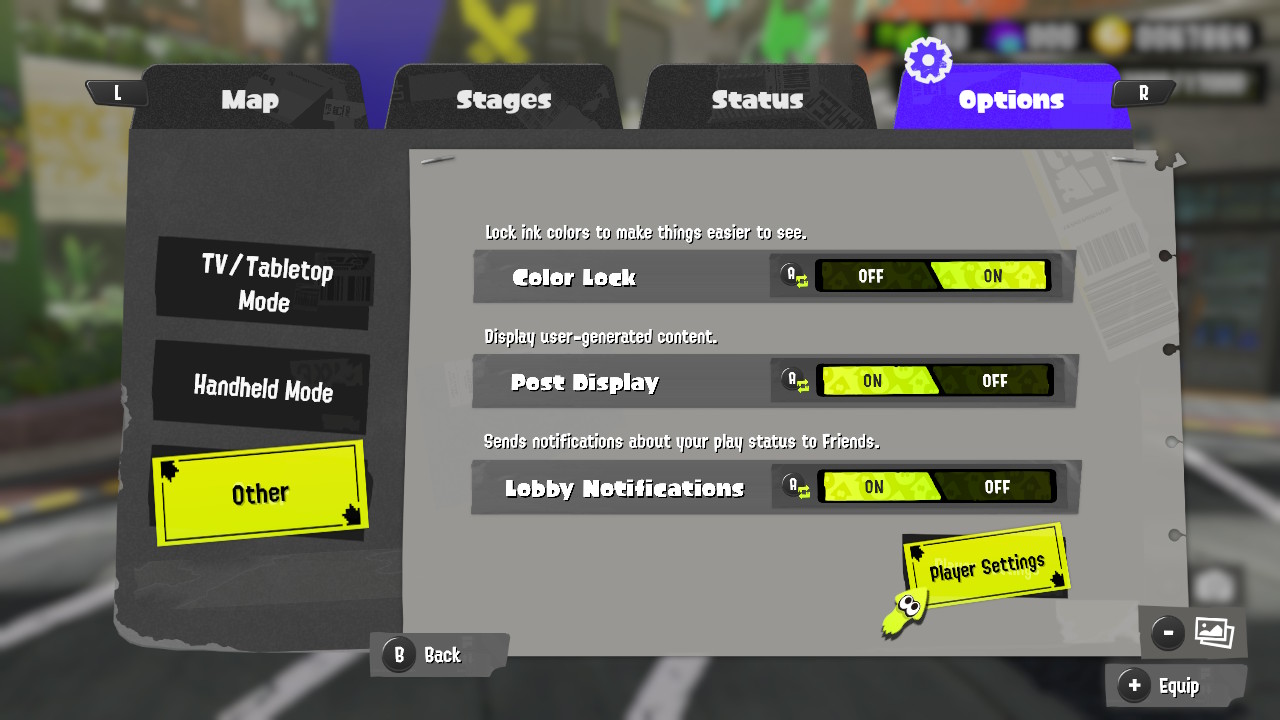Select the Status tab
Image resolution: width=1280 pixels, height=720 pixels.
pos(758,100)
